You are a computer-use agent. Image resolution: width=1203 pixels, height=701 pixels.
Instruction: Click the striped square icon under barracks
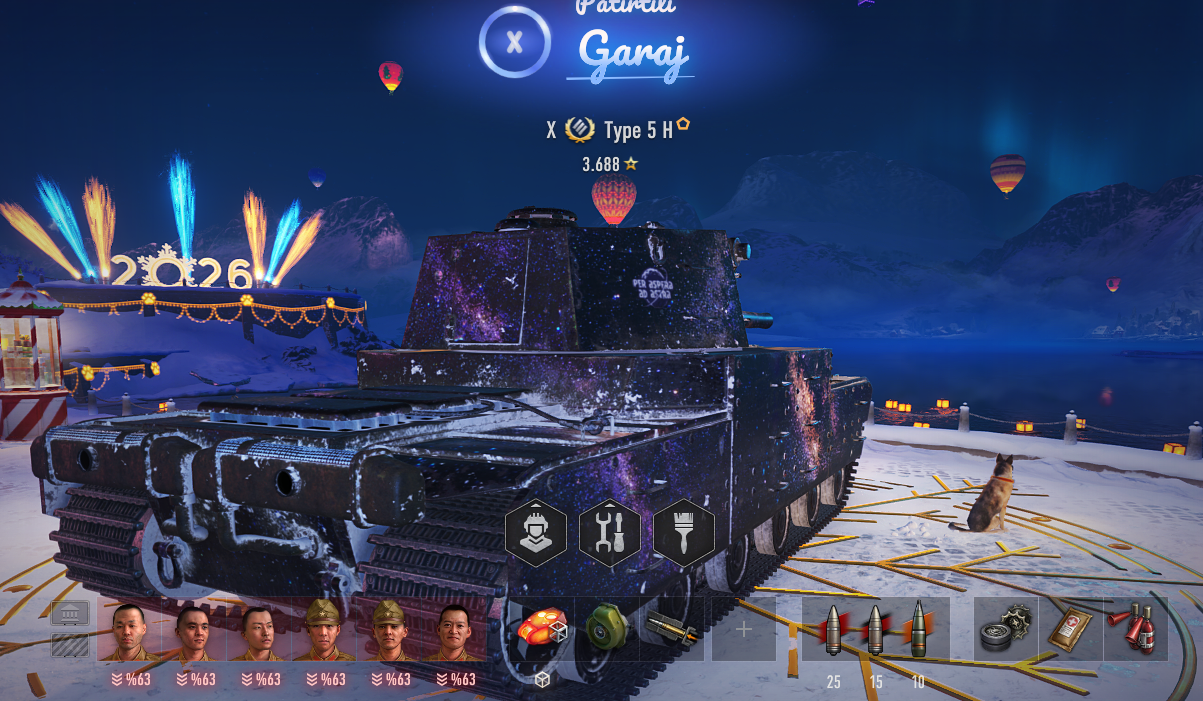[70, 645]
